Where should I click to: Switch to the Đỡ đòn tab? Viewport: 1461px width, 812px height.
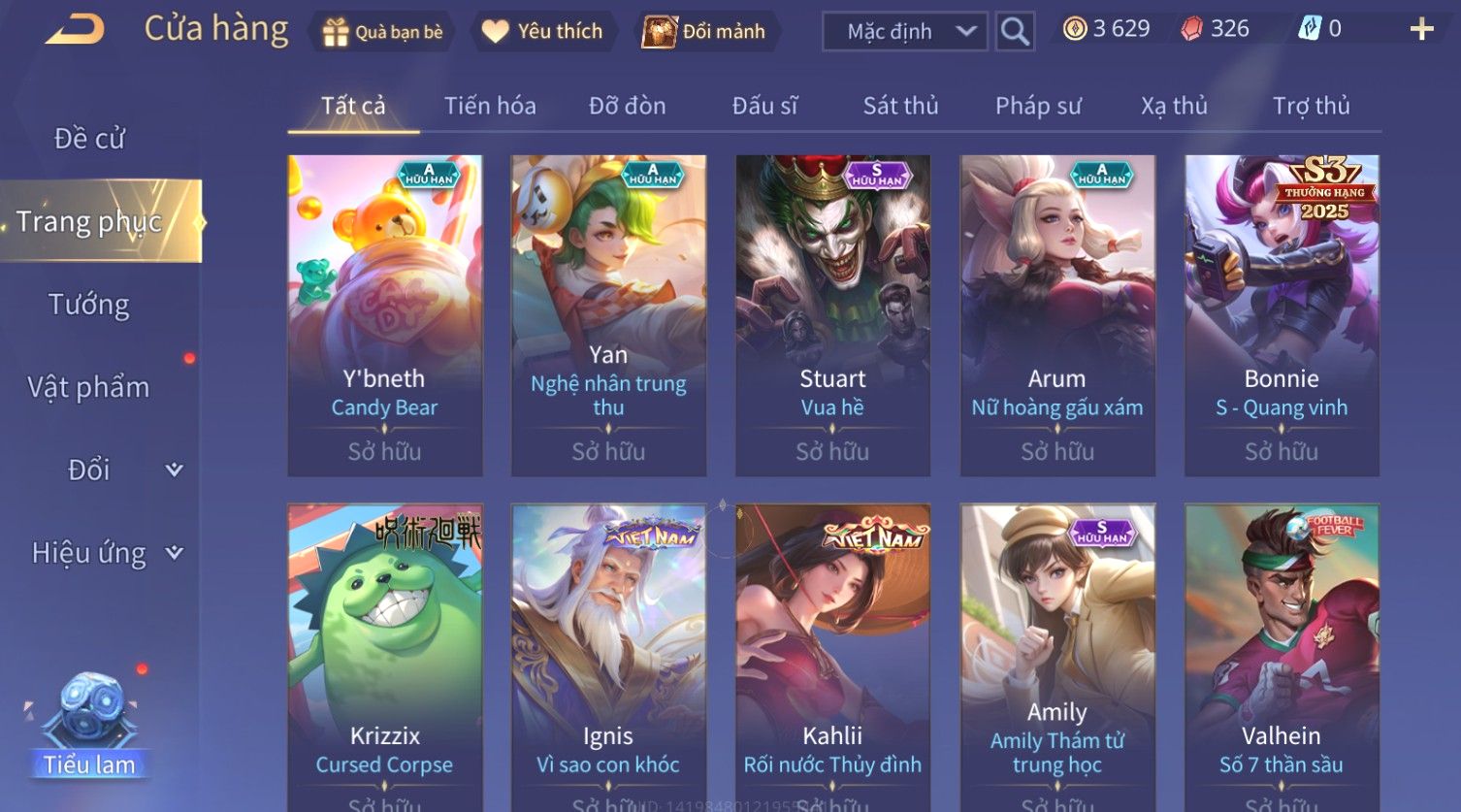point(627,106)
